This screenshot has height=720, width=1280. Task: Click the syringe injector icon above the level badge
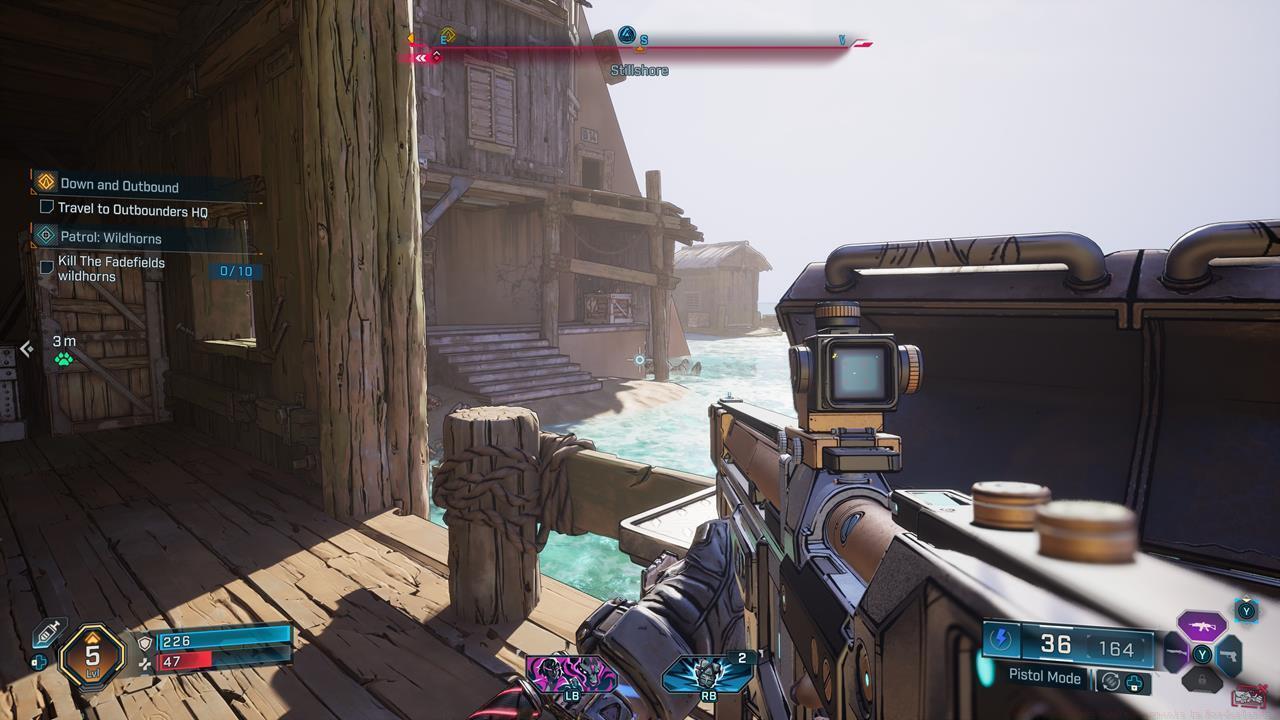point(47,632)
